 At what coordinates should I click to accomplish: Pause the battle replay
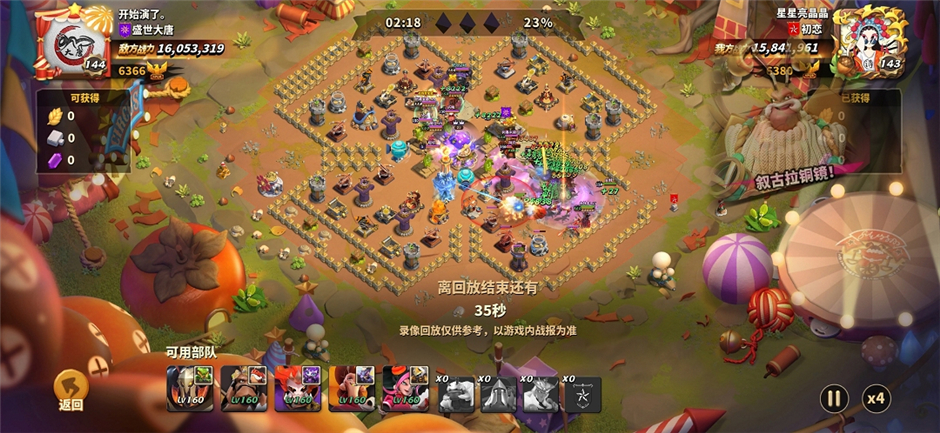(832, 398)
